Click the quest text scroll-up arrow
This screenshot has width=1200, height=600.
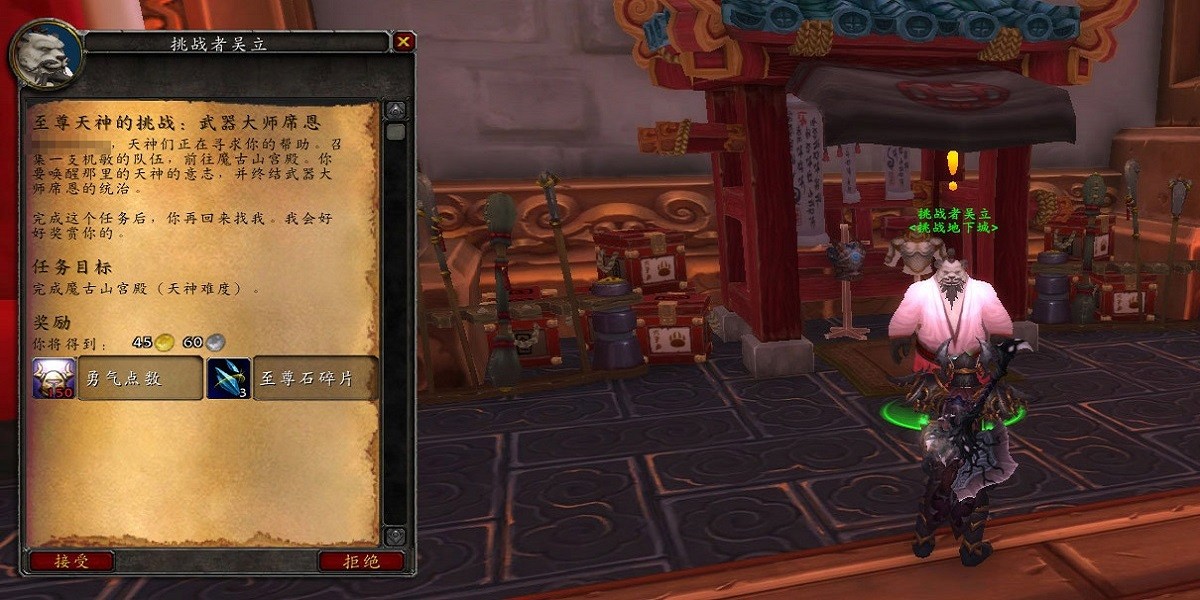coord(396,110)
